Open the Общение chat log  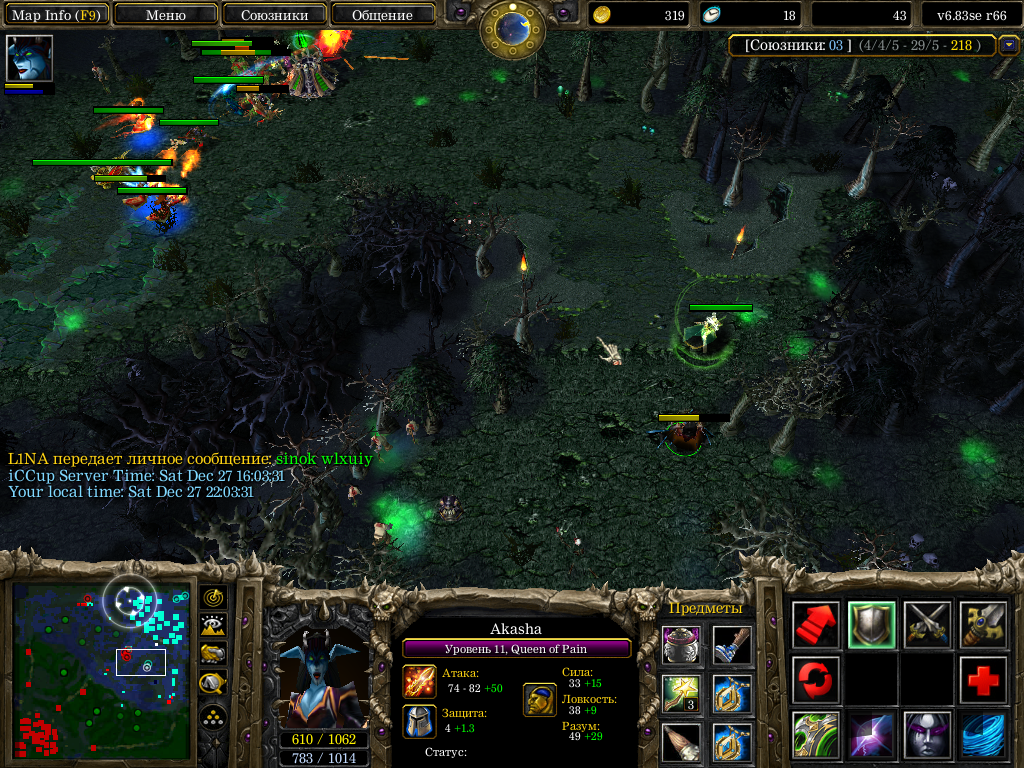[x=383, y=15]
